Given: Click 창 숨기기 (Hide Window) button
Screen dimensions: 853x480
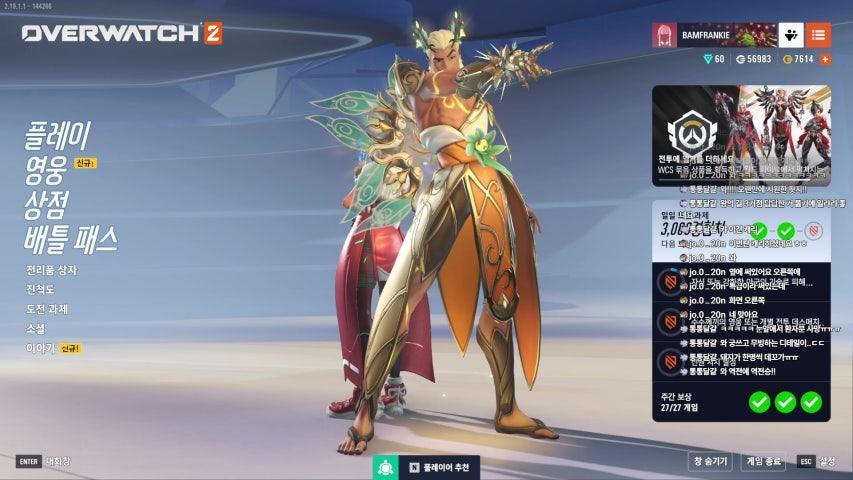Looking at the screenshot, I should 710,461.
